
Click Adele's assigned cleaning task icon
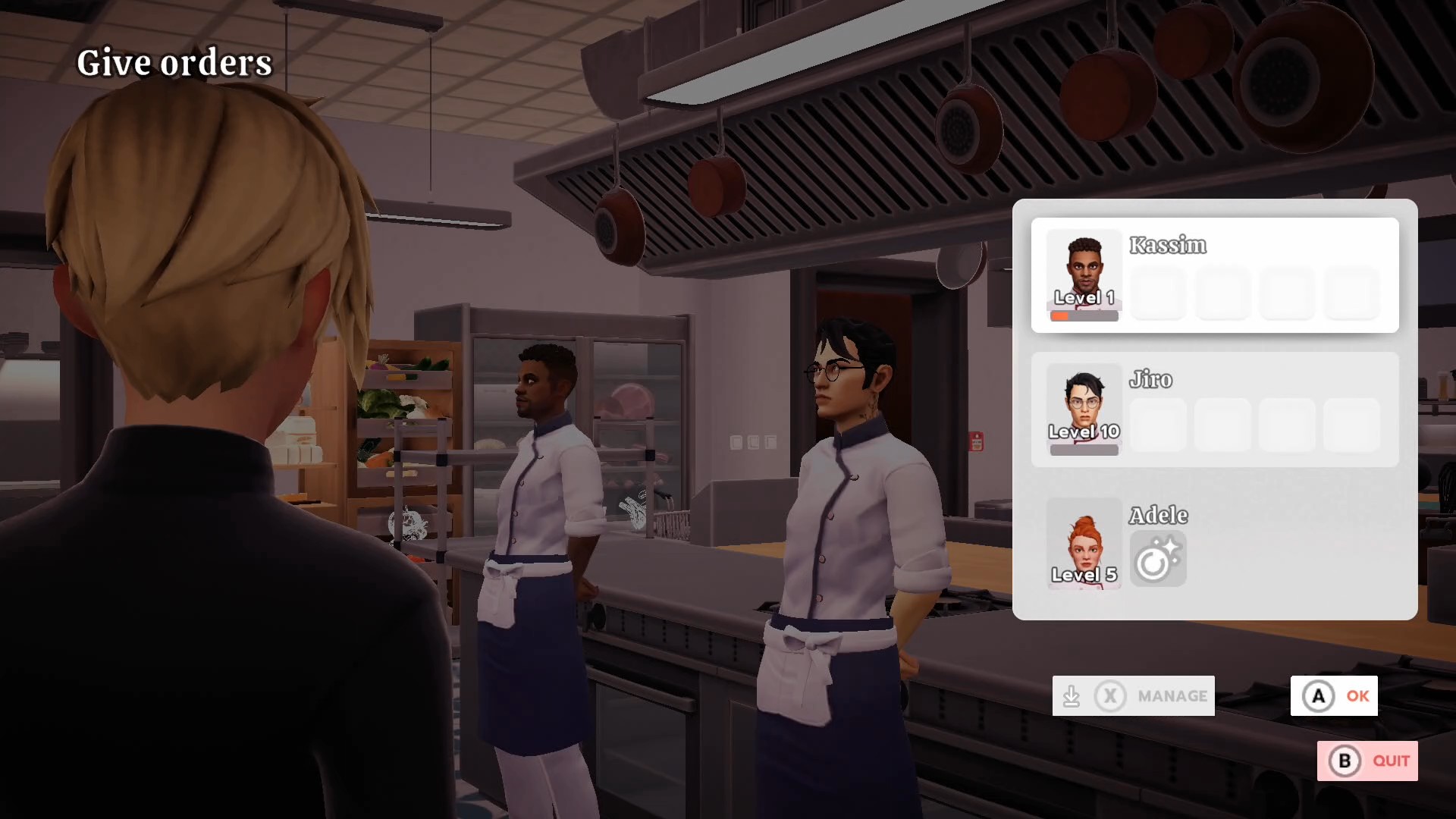click(1157, 559)
